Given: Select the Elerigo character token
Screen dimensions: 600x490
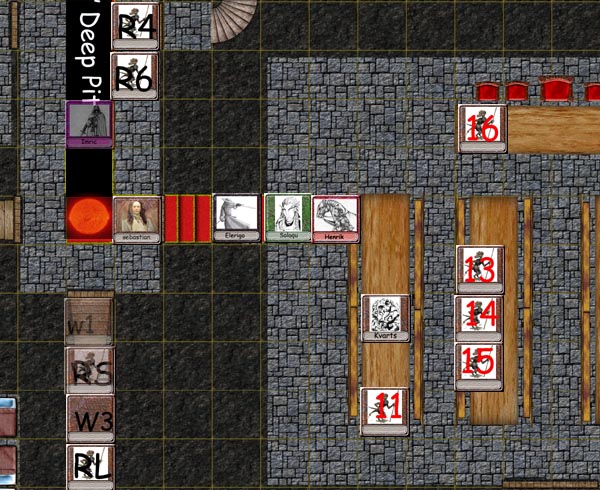Looking at the screenshot, I should [237, 218].
